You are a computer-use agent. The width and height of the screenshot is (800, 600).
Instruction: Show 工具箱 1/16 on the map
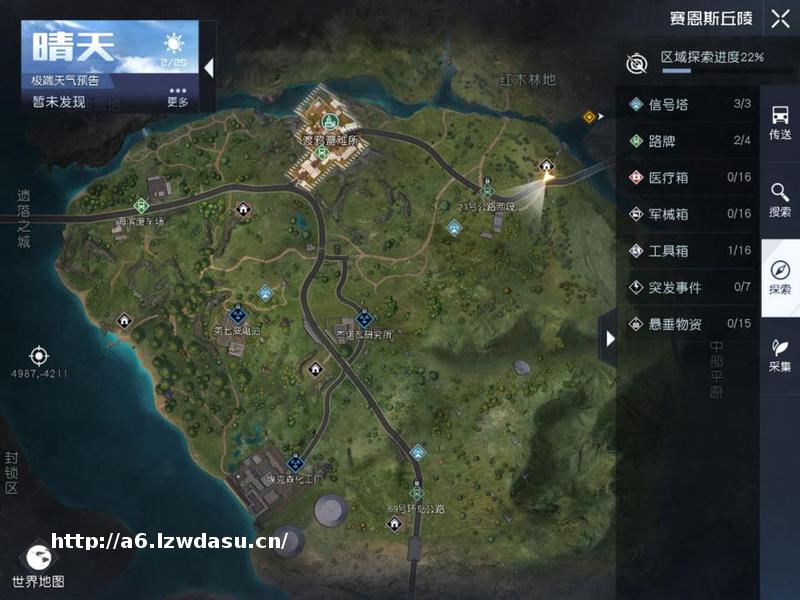tap(690, 251)
